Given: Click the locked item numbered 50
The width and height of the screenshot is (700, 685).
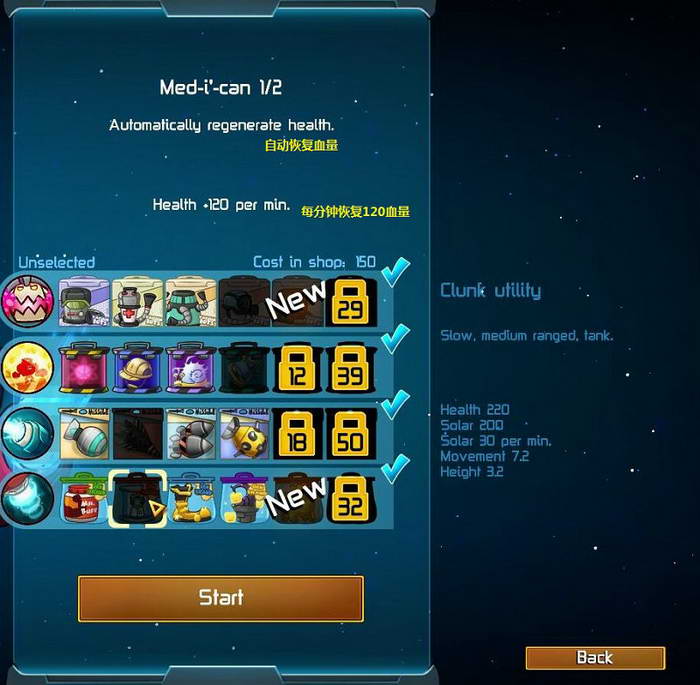Looking at the screenshot, I should (352, 433).
